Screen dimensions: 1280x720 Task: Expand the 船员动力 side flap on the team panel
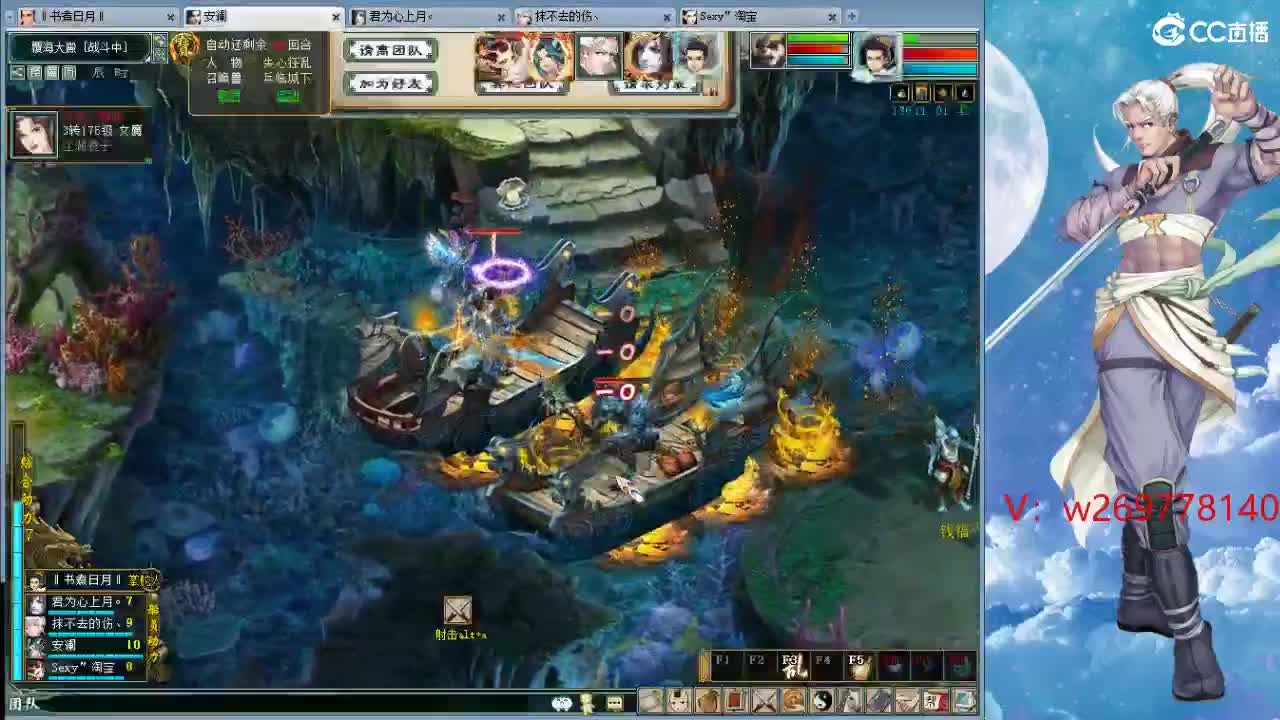pyautogui.click(x=154, y=628)
